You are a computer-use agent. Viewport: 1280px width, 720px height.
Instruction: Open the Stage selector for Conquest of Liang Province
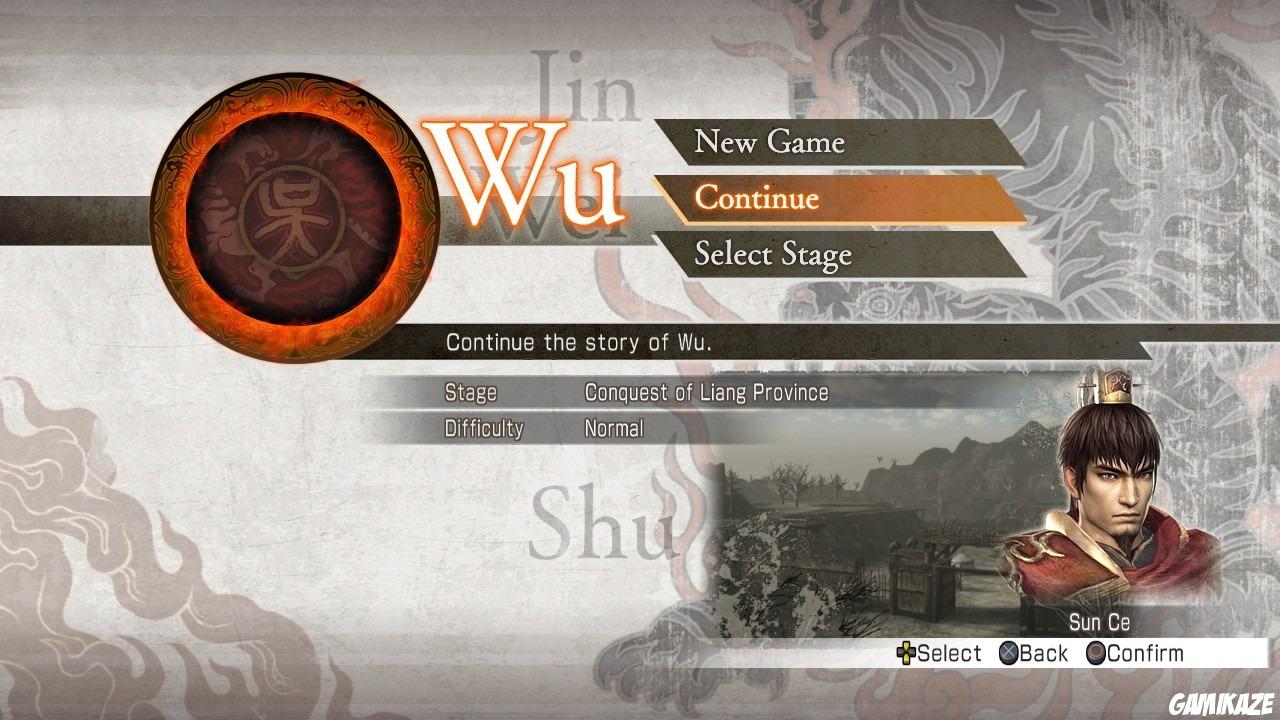click(705, 392)
